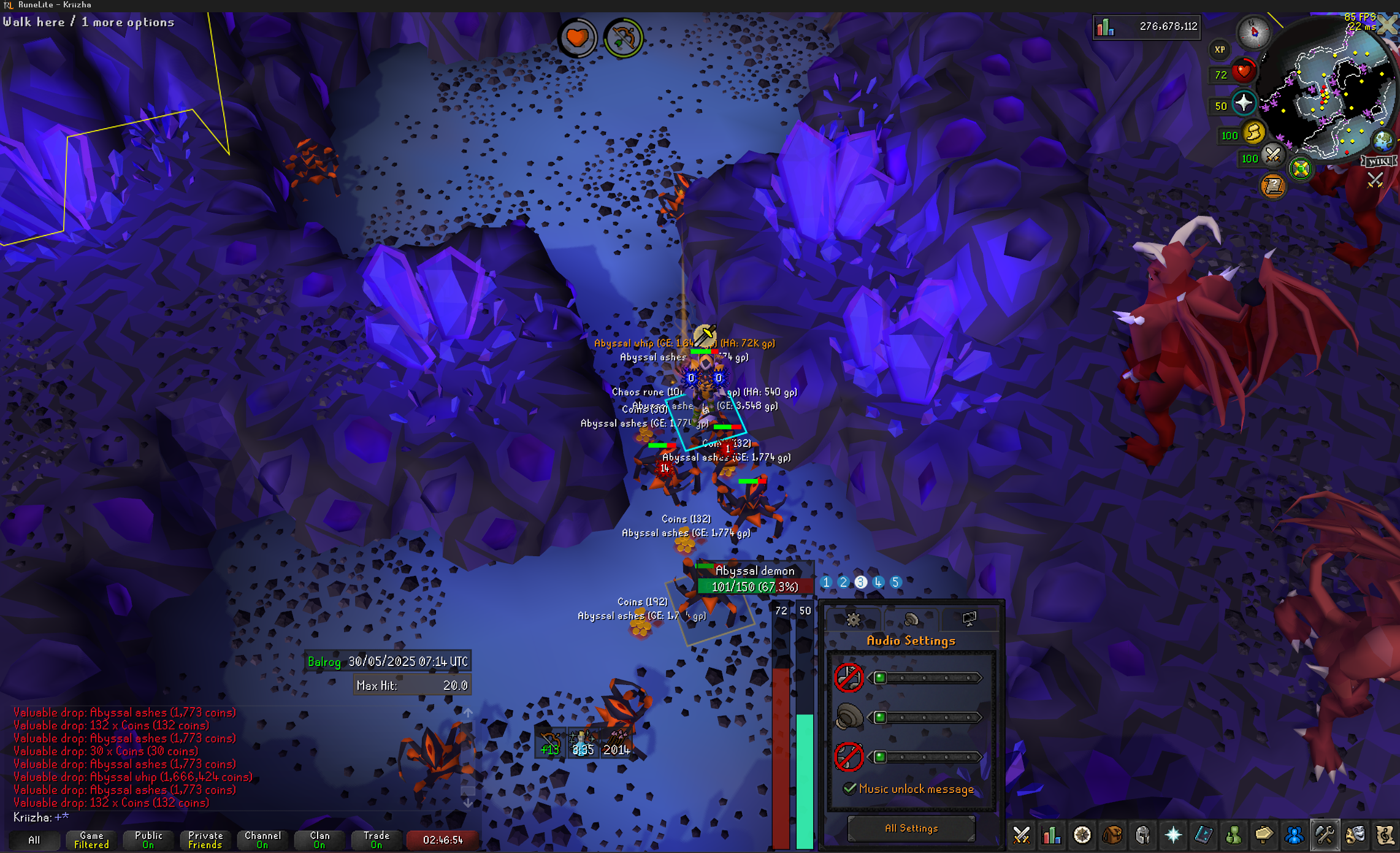This screenshot has width=1400, height=853.
Task: Open the spellbook tab
Action: tap(1203, 835)
